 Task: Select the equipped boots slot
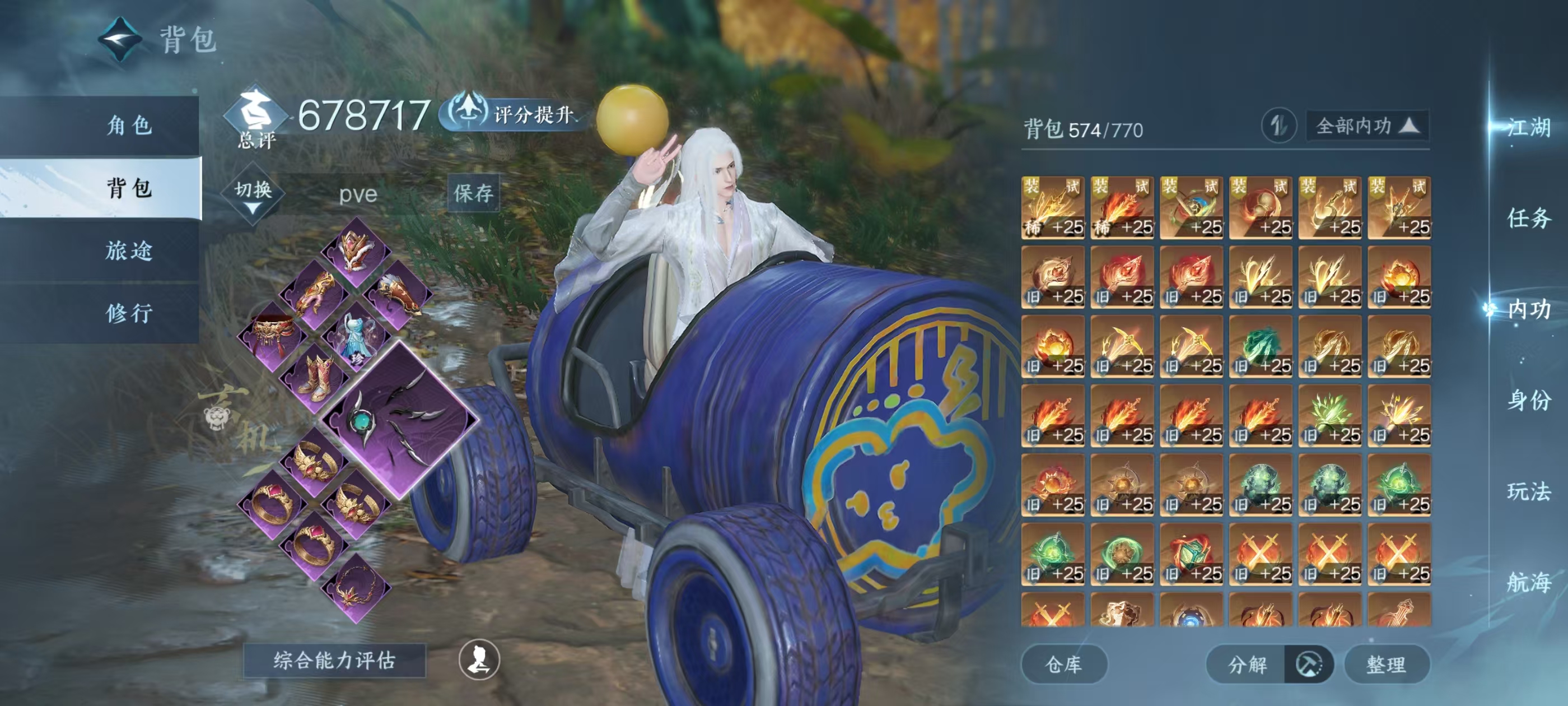315,377
